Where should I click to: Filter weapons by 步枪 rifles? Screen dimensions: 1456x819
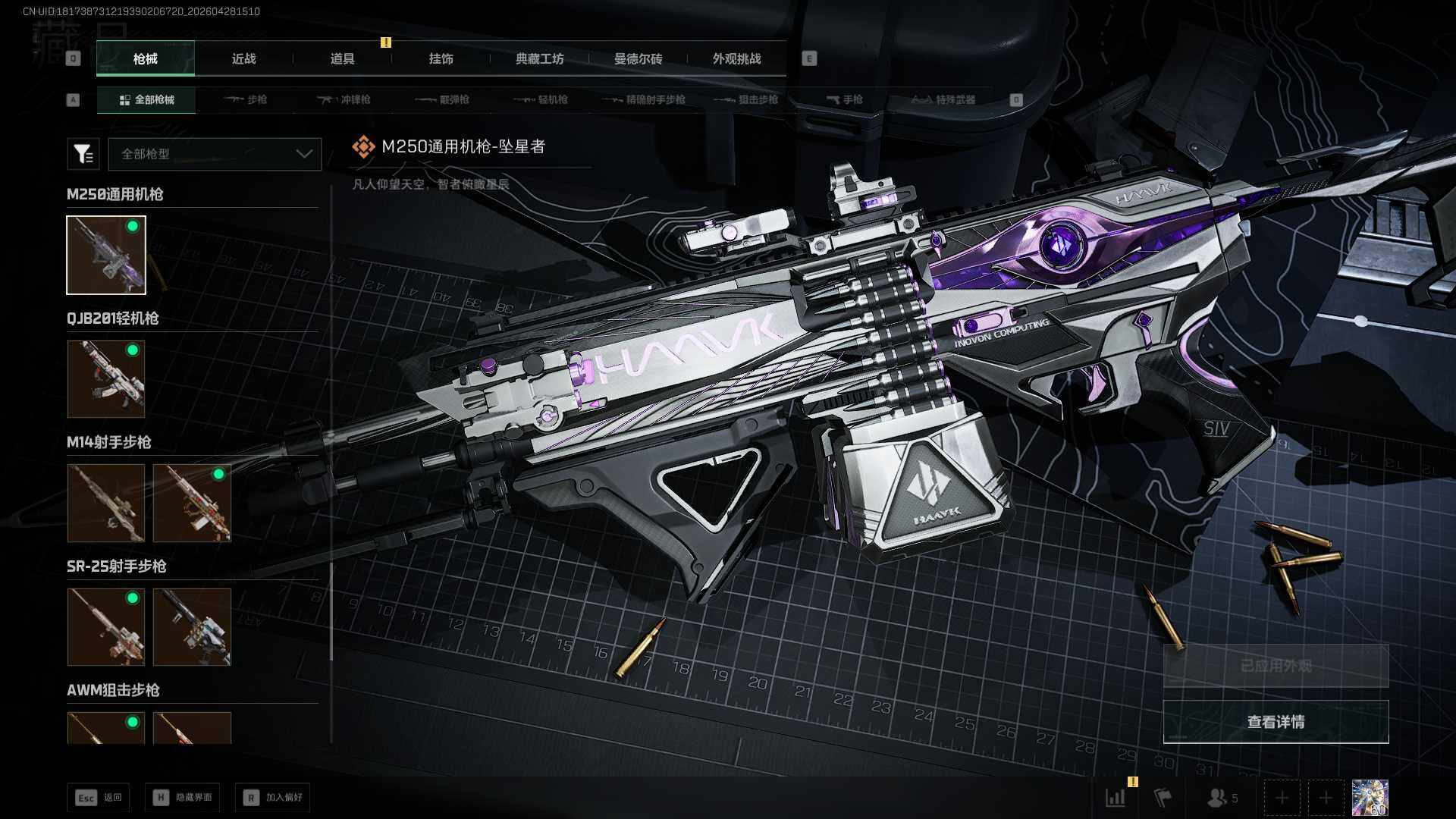(x=246, y=100)
